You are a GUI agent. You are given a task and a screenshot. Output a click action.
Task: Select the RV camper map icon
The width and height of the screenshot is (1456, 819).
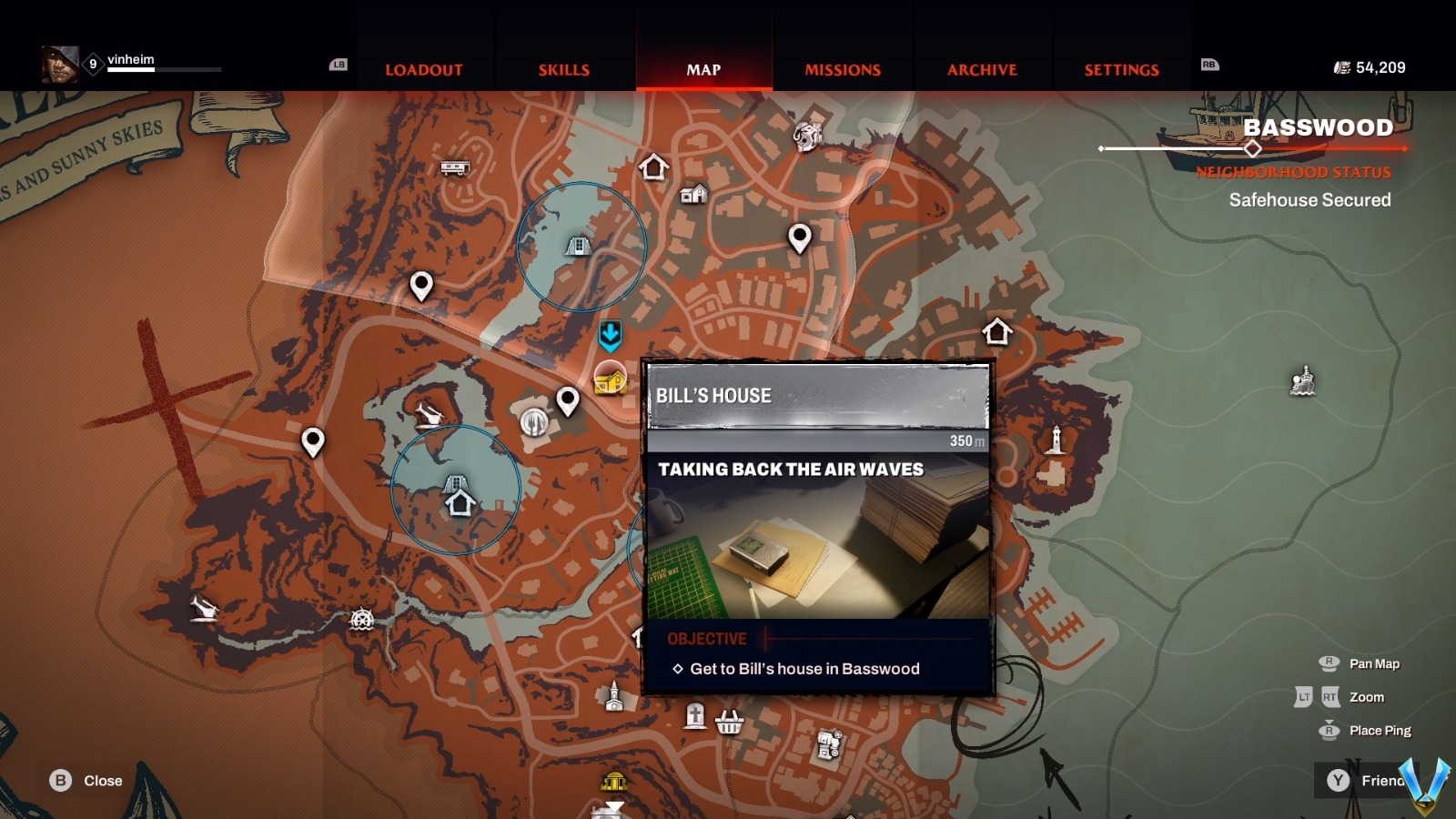pyautogui.click(x=454, y=167)
